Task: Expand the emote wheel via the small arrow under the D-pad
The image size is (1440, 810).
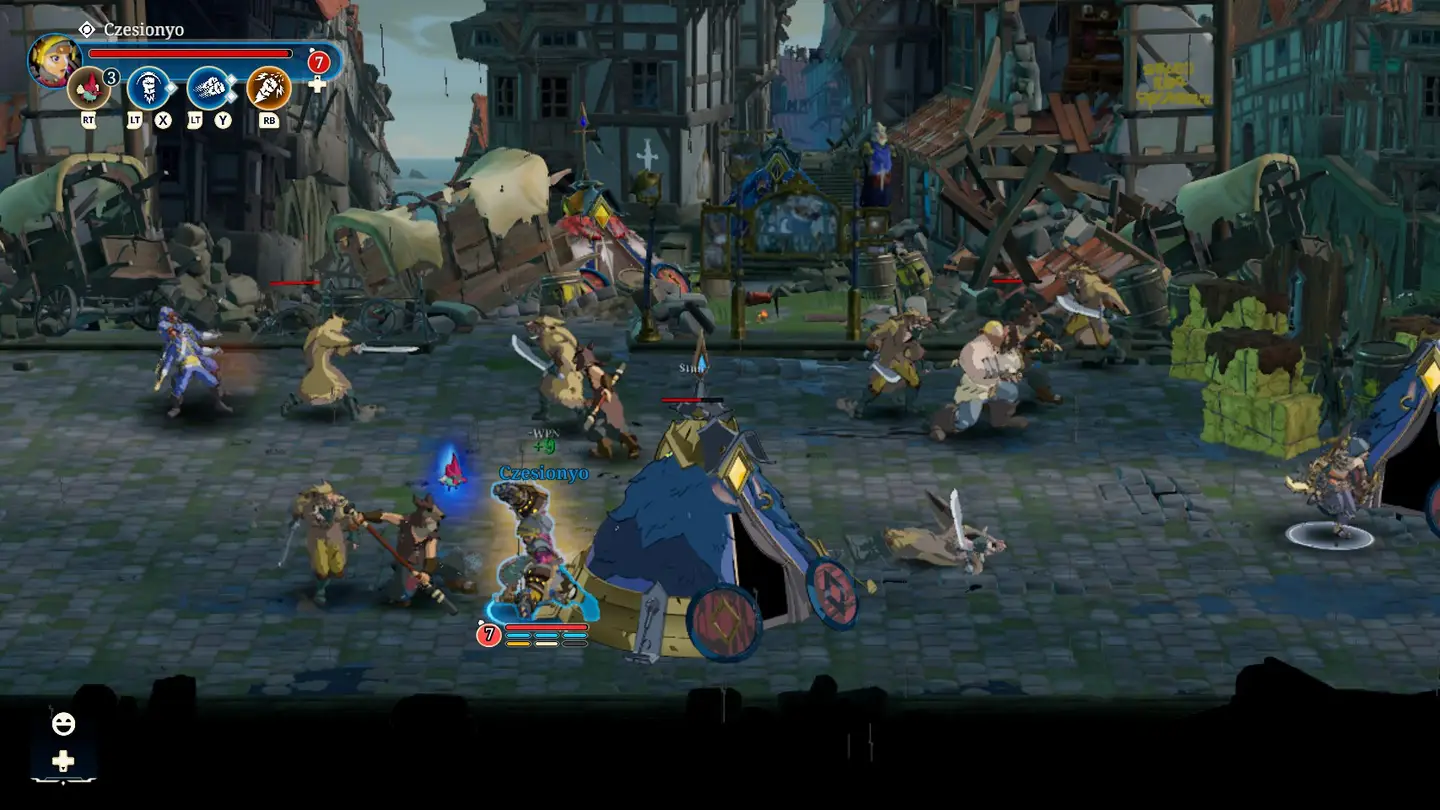Action: tap(63, 769)
